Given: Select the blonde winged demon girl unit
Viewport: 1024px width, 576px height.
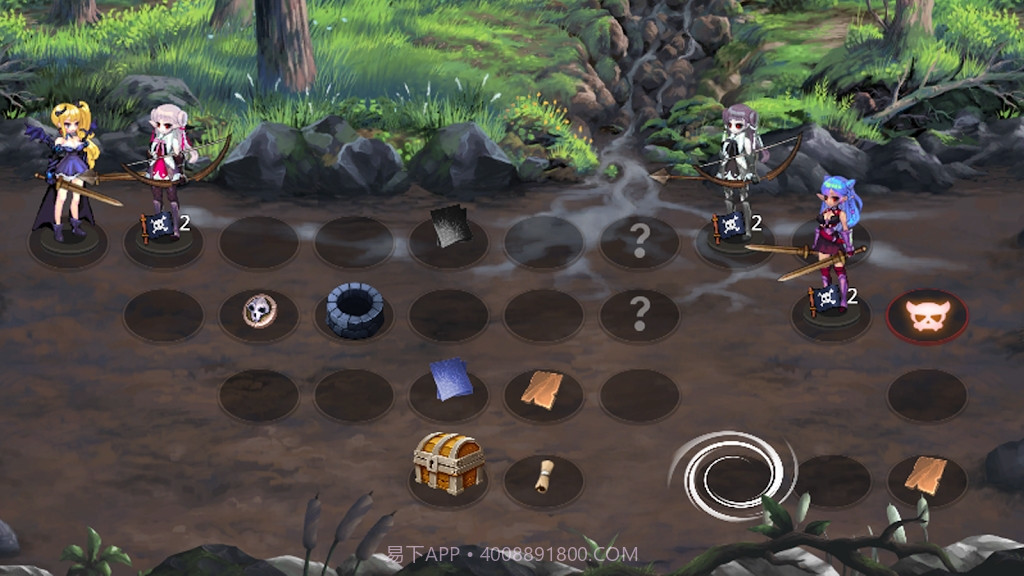Looking at the screenshot, I should 70,170.
